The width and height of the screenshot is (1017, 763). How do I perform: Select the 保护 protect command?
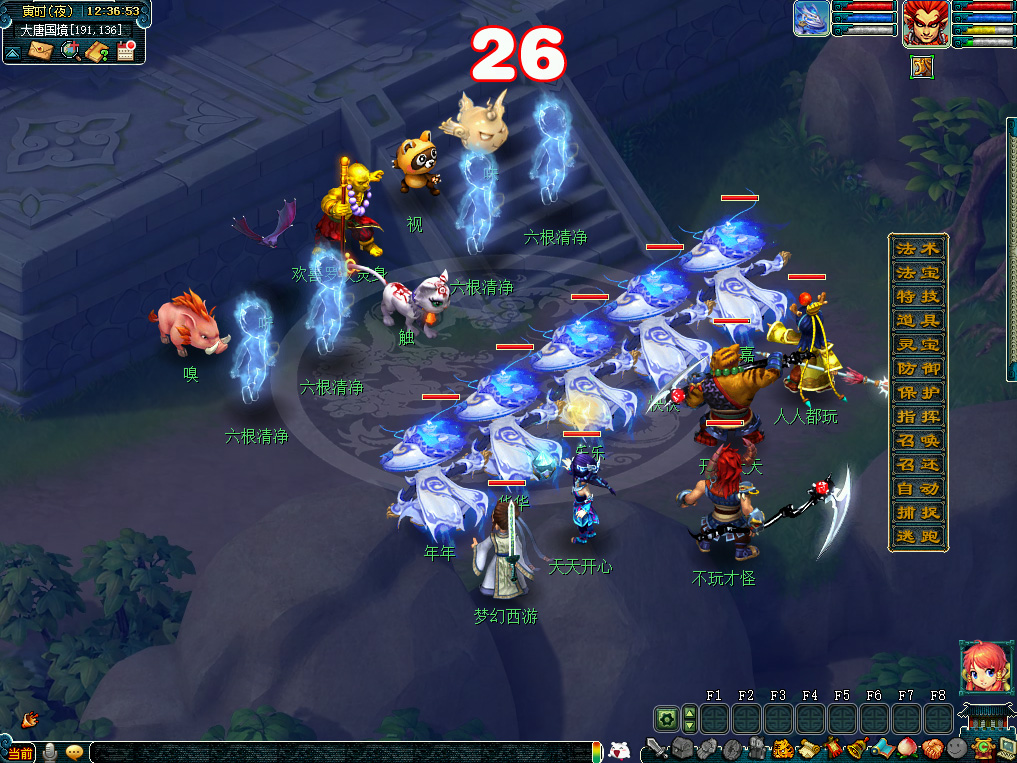point(917,392)
